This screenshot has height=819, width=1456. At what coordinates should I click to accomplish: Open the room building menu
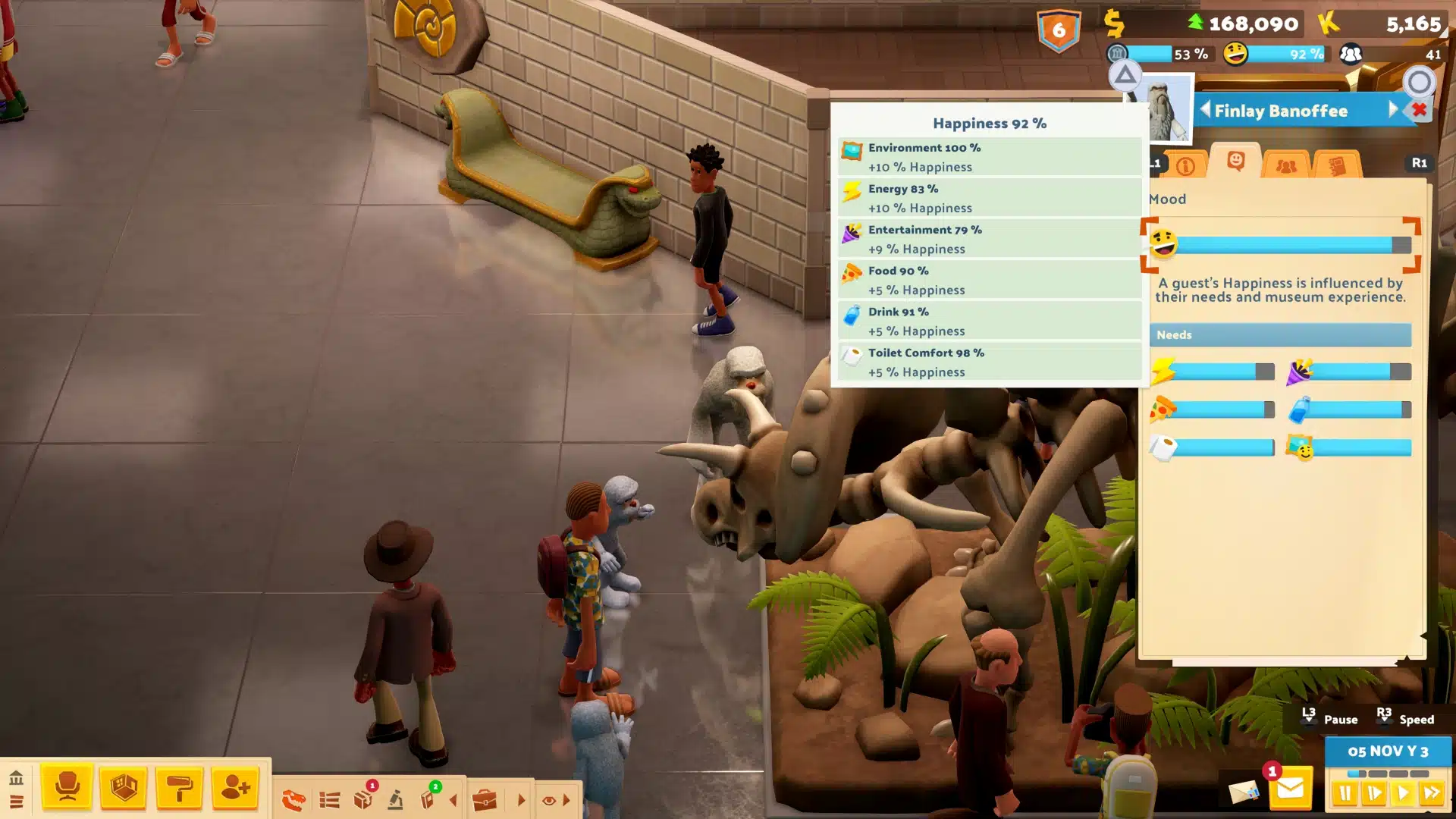pos(124,787)
